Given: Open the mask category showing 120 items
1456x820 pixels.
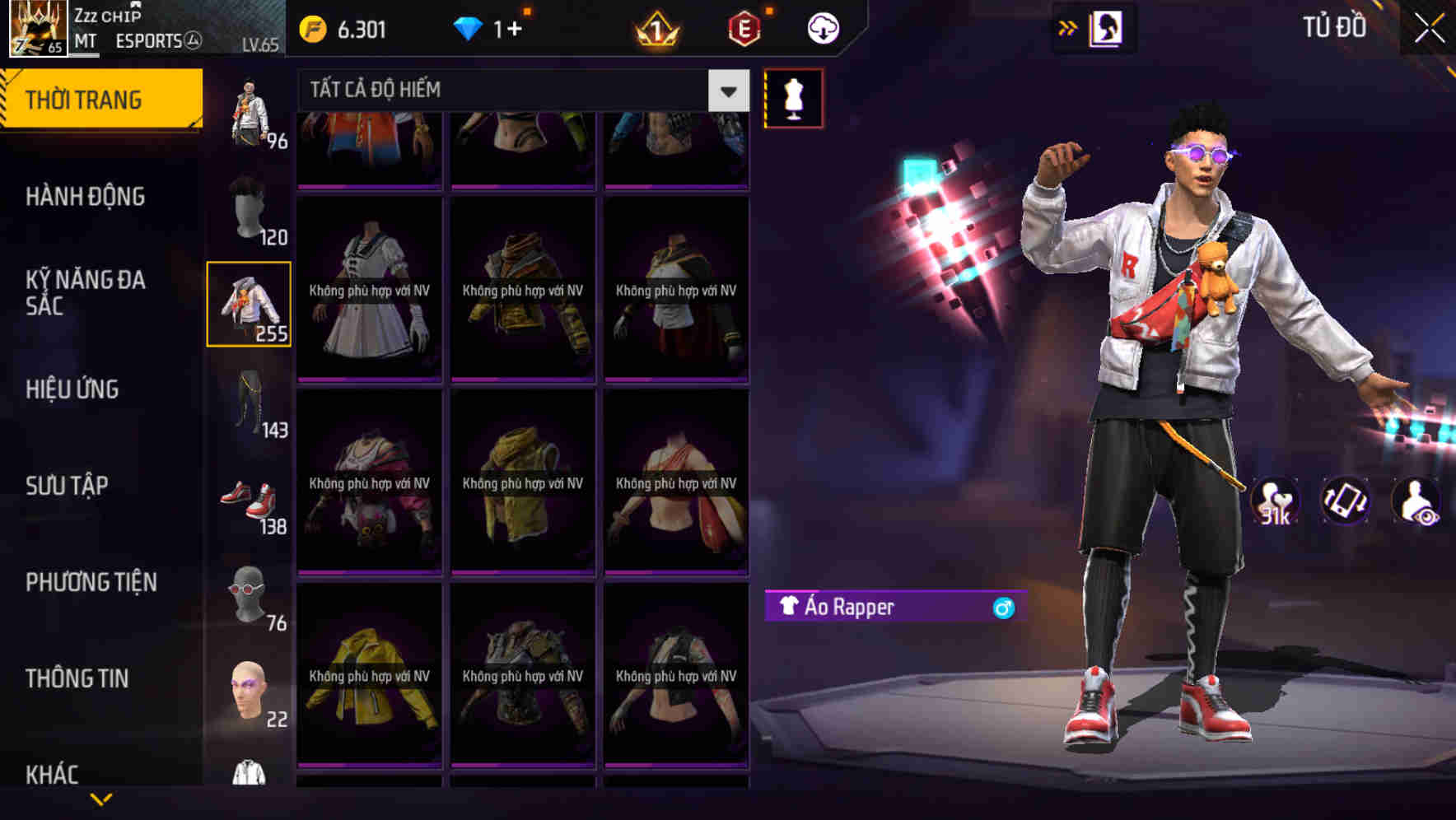Looking at the screenshot, I should click(250, 208).
